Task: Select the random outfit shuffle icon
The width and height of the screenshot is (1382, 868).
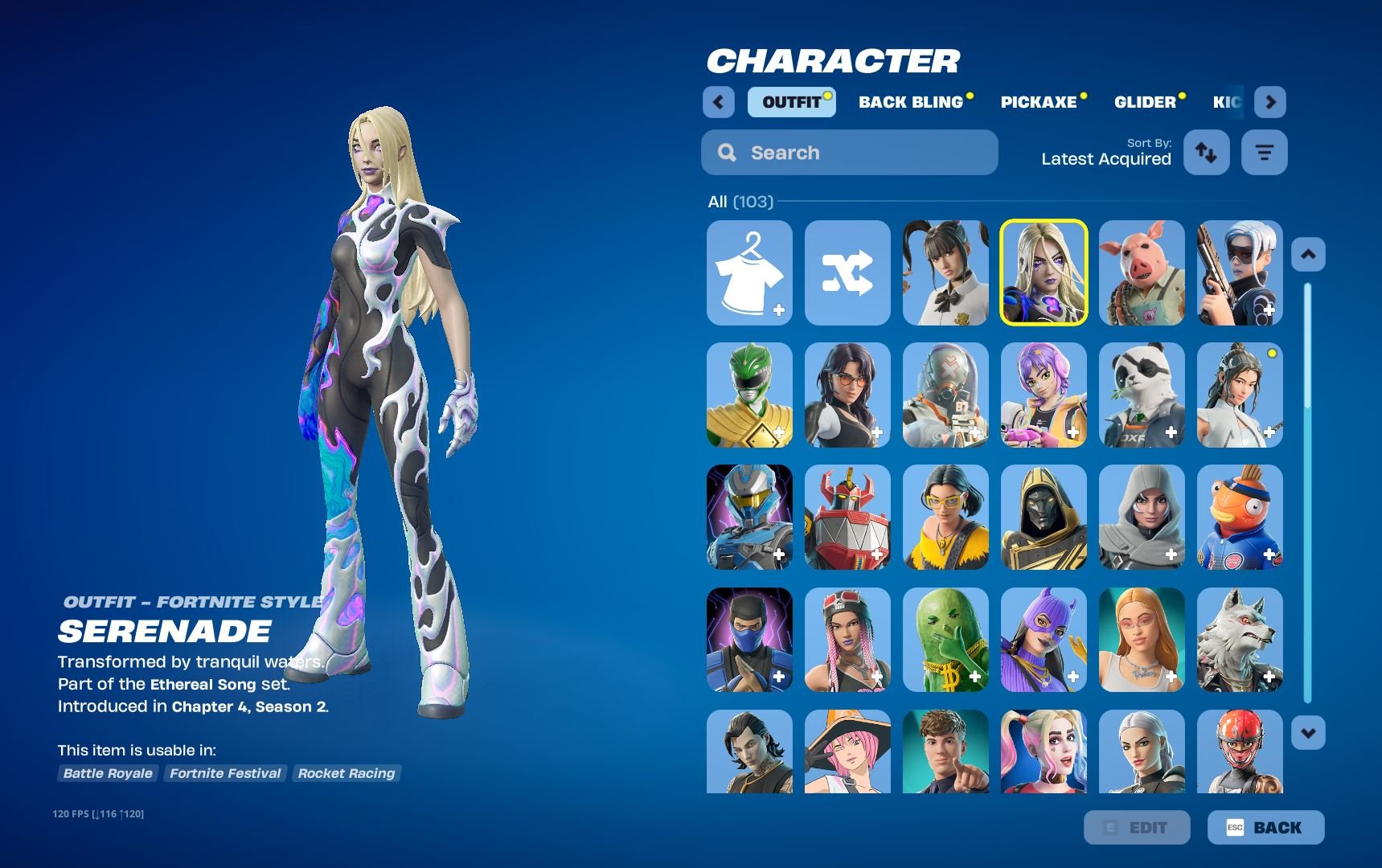Action: click(847, 273)
